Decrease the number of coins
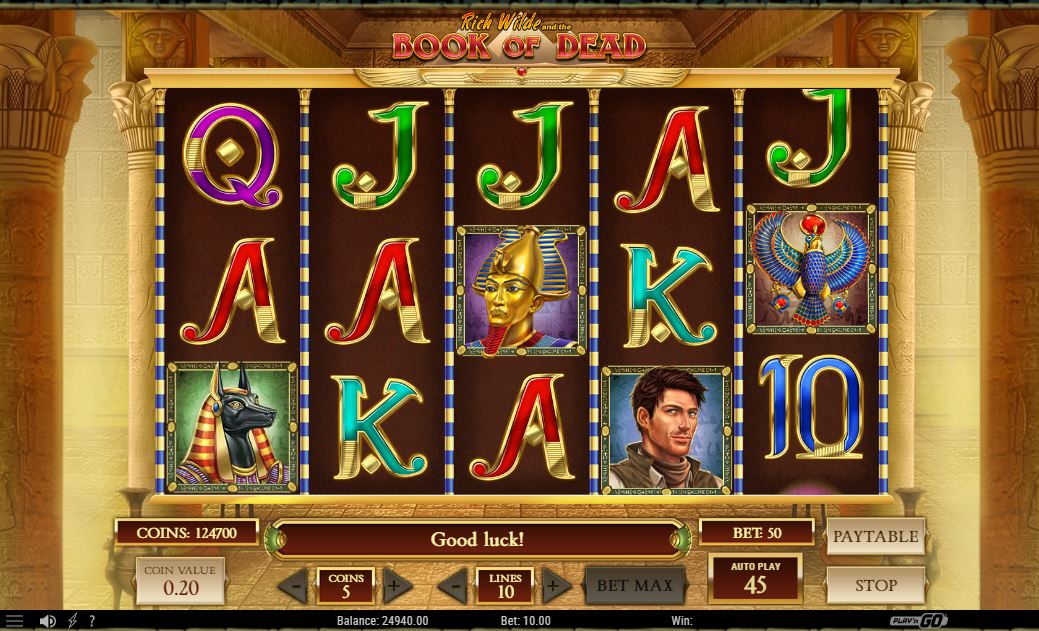 [x=293, y=586]
